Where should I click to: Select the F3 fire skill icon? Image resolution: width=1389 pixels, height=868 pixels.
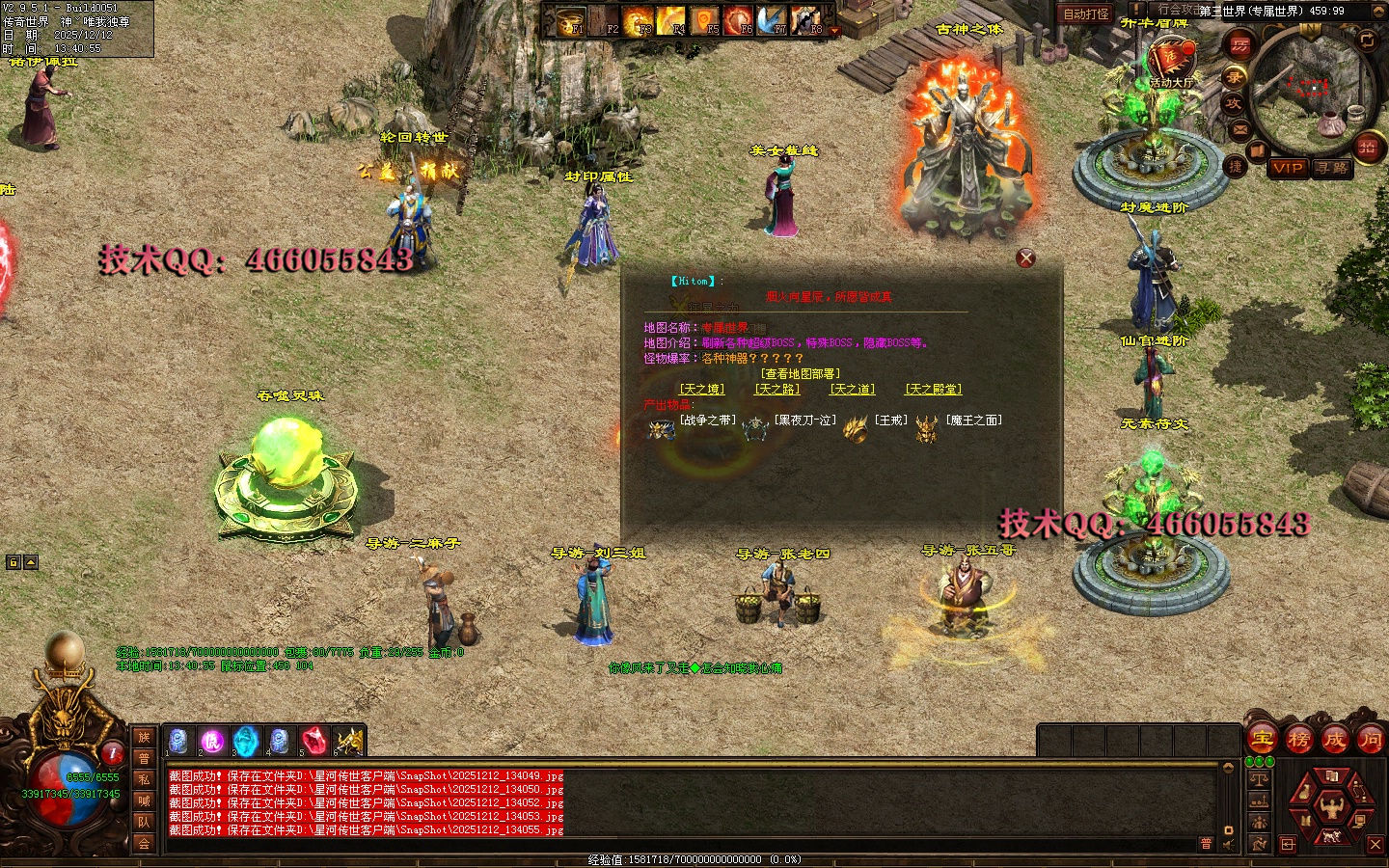click(x=638, y=19)
